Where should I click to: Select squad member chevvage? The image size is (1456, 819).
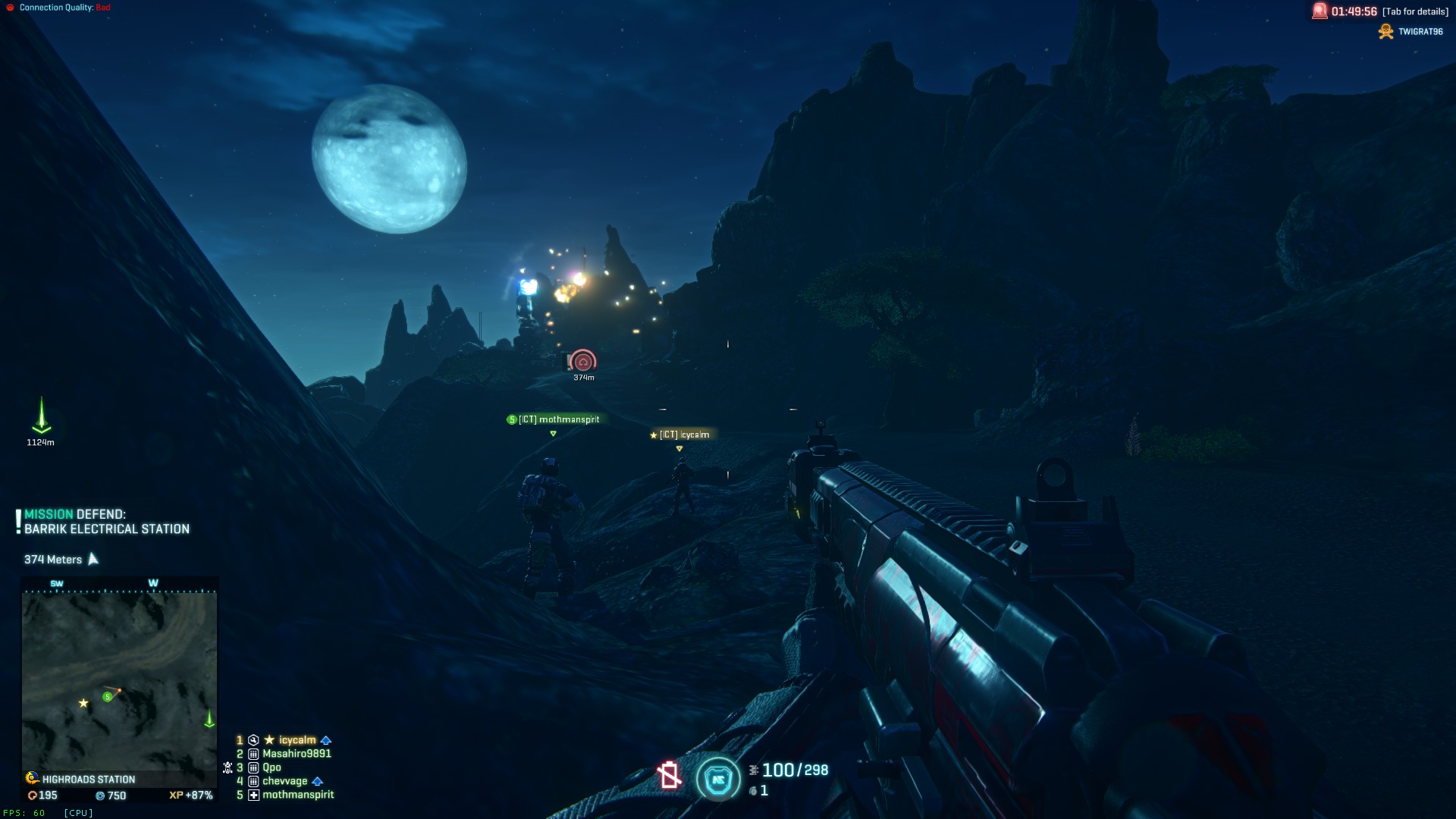tap(284, 781)
